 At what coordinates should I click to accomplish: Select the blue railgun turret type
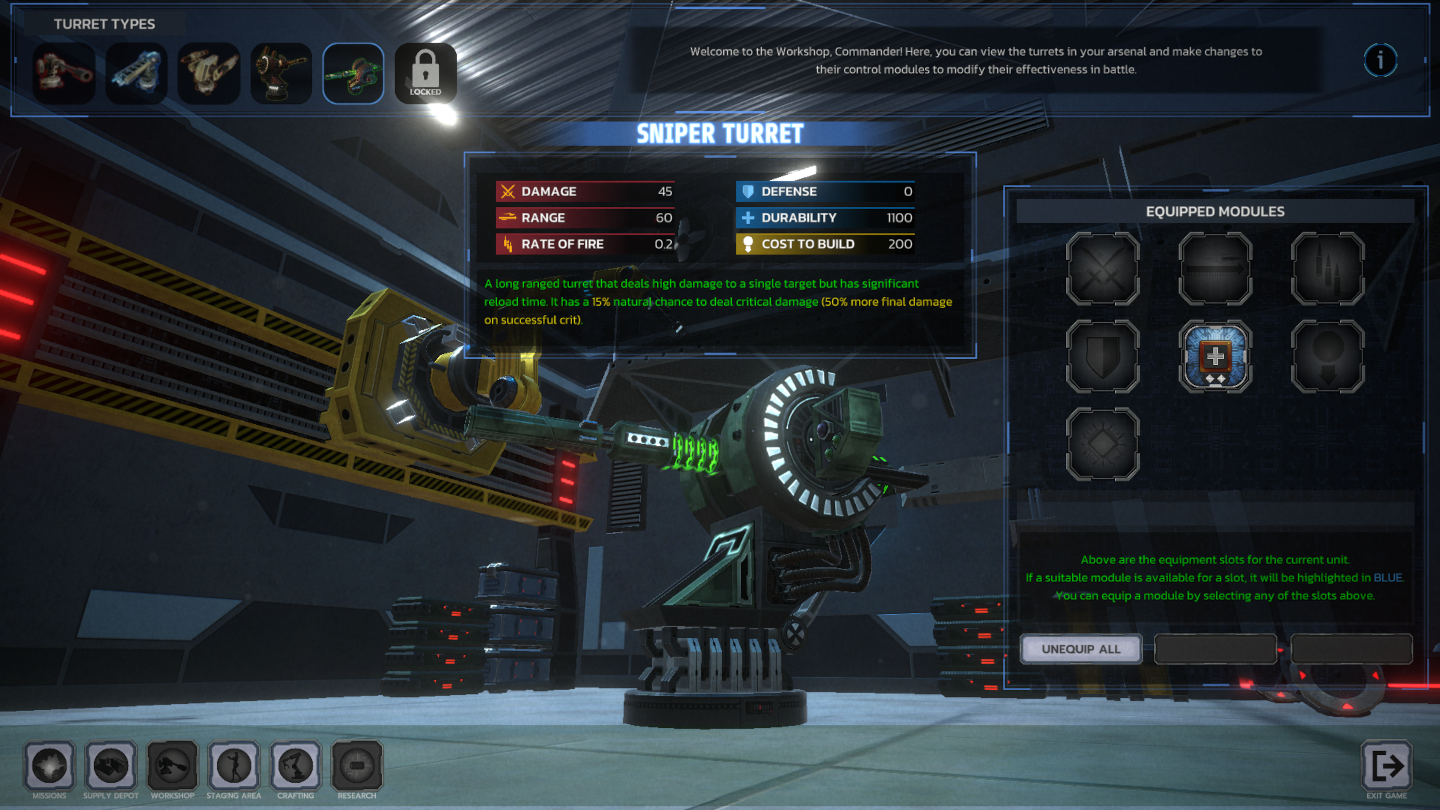pyautogui.click(x=136, y=72)
